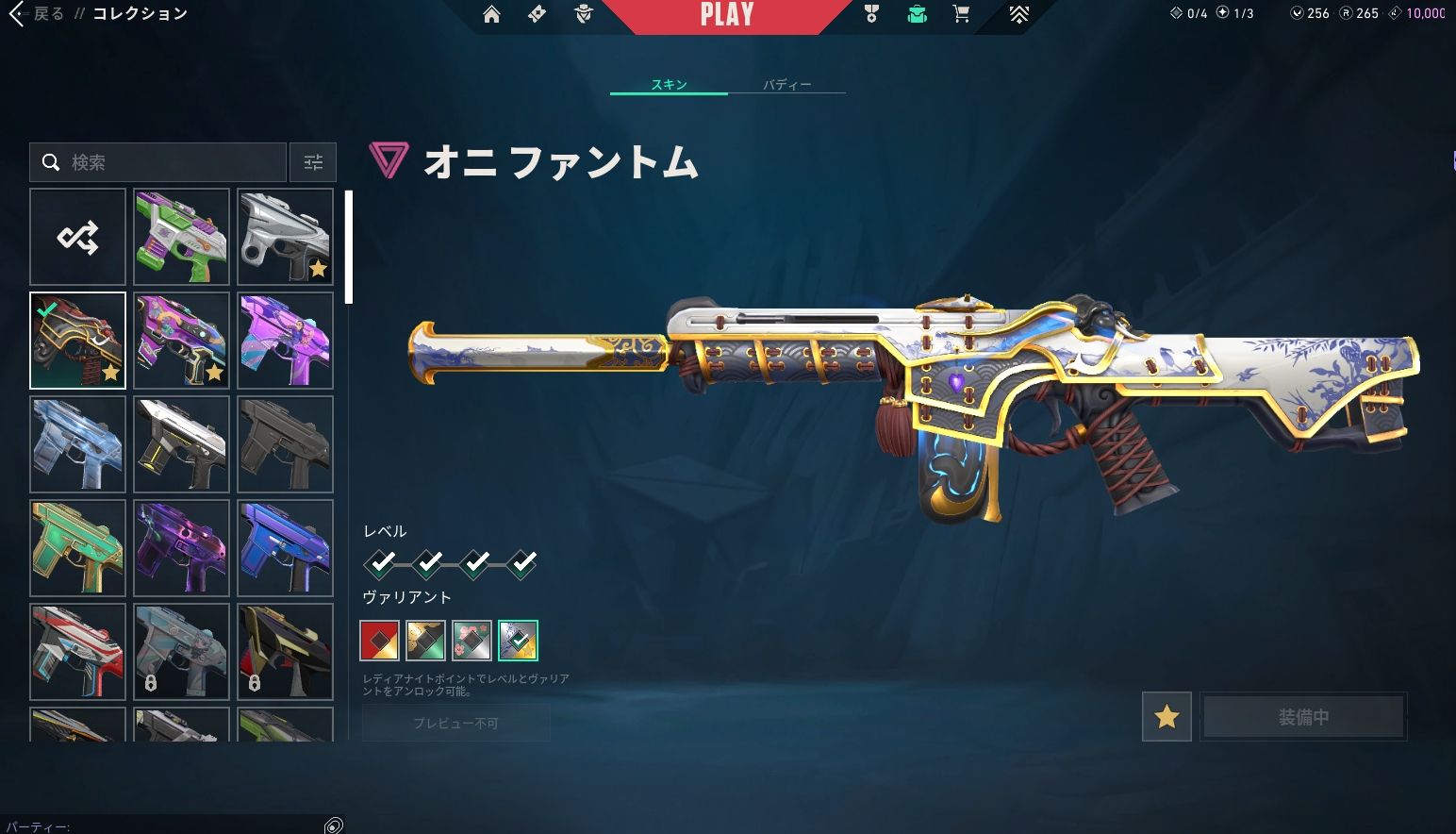Choose the black and gold variant swatch

pos(425,641)
